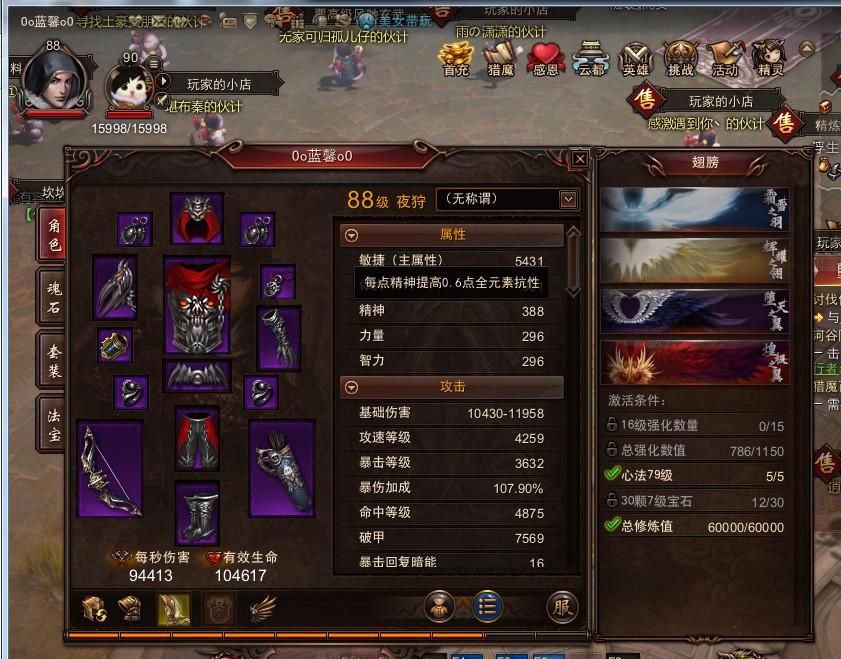Open the 猎魔 demon hunt menu

click(x=500, y=60)
